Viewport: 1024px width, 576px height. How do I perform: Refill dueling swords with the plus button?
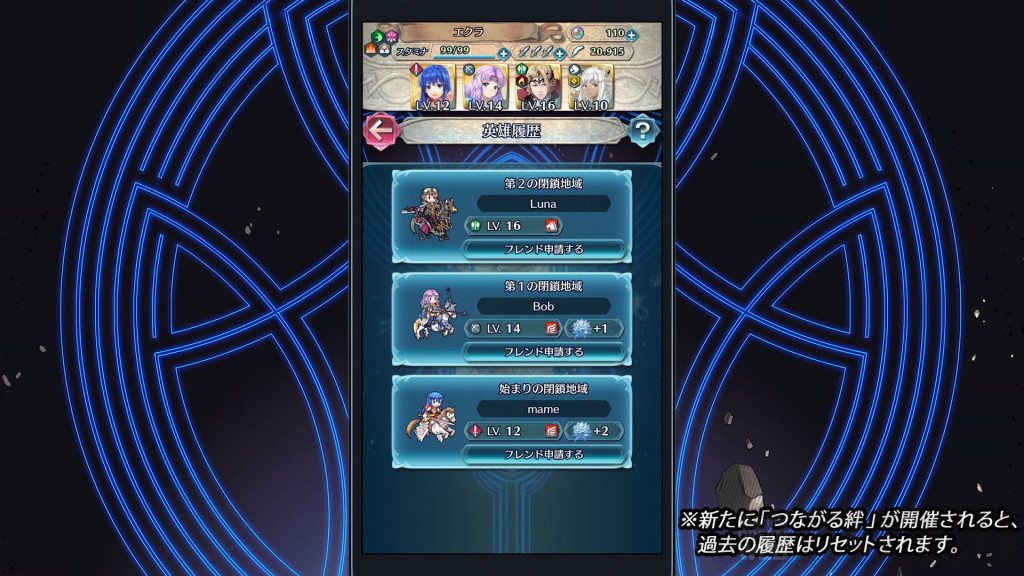coord(560,53)
